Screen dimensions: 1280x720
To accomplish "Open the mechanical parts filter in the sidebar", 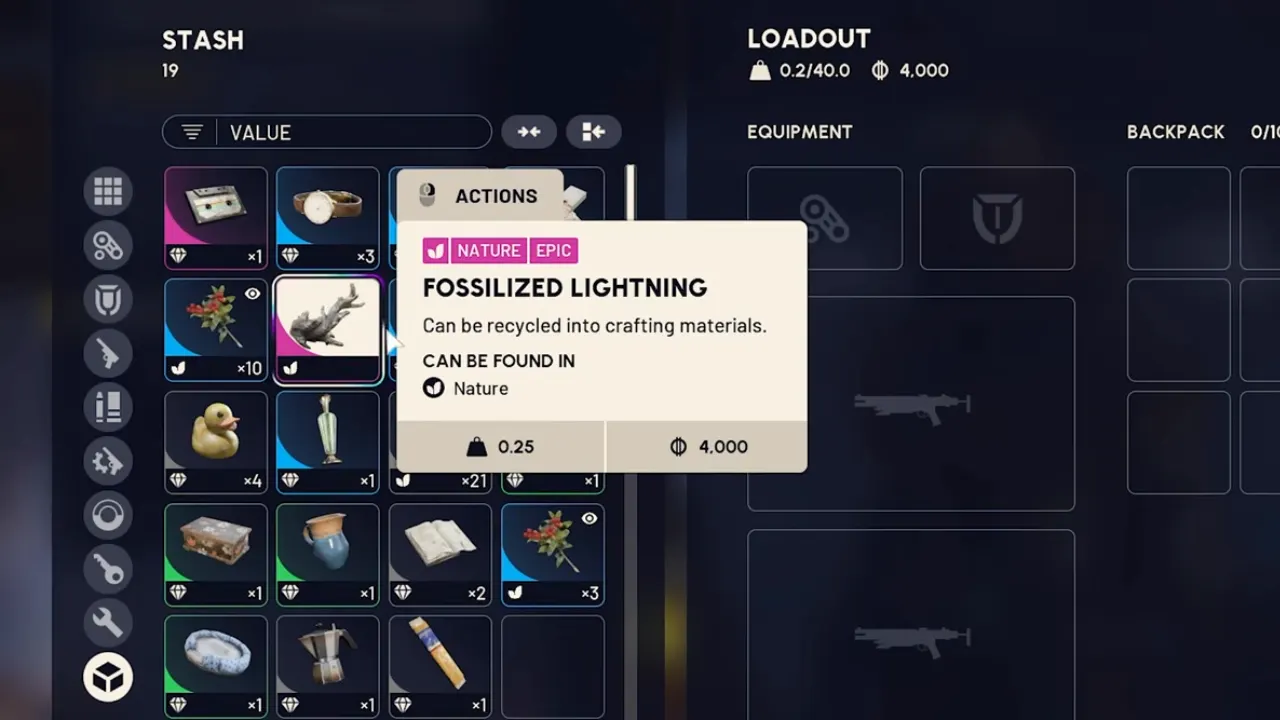I will [x=108, y=245].
